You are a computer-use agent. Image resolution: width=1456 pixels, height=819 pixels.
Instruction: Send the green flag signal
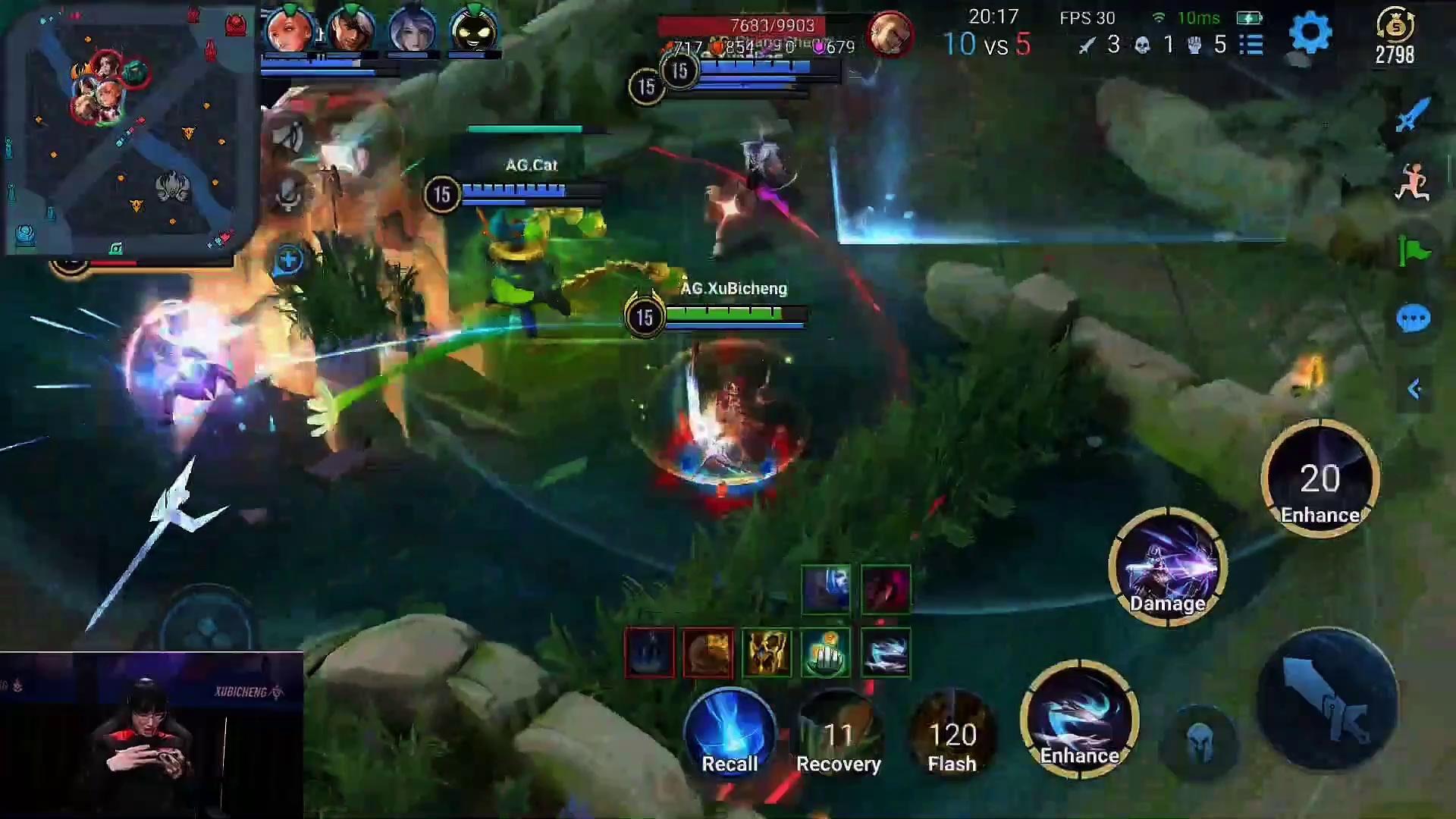[x=1413, y=251]
